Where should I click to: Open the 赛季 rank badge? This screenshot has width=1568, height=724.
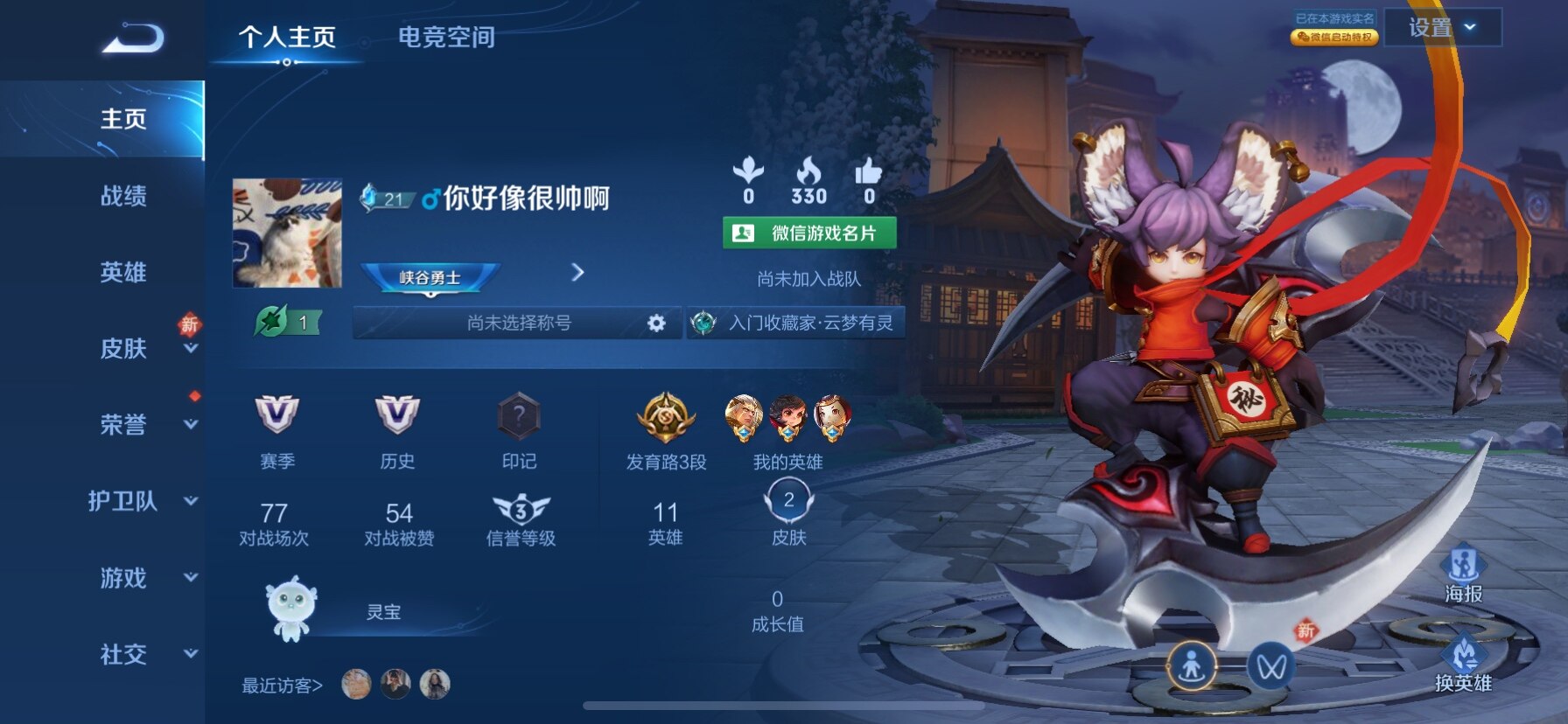(x=276, y=416)
